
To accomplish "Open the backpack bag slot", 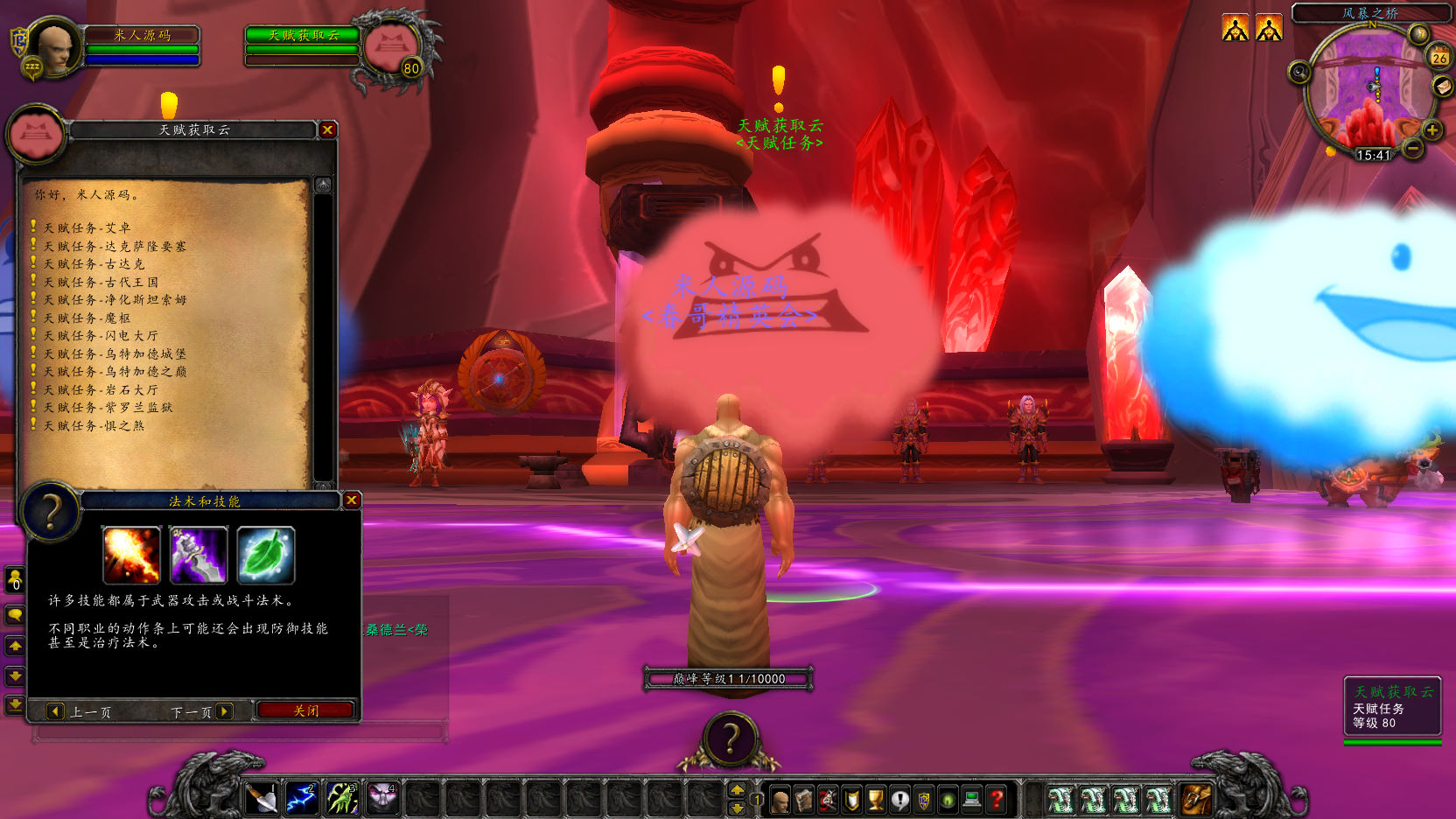I will (x=1196, y=799).
